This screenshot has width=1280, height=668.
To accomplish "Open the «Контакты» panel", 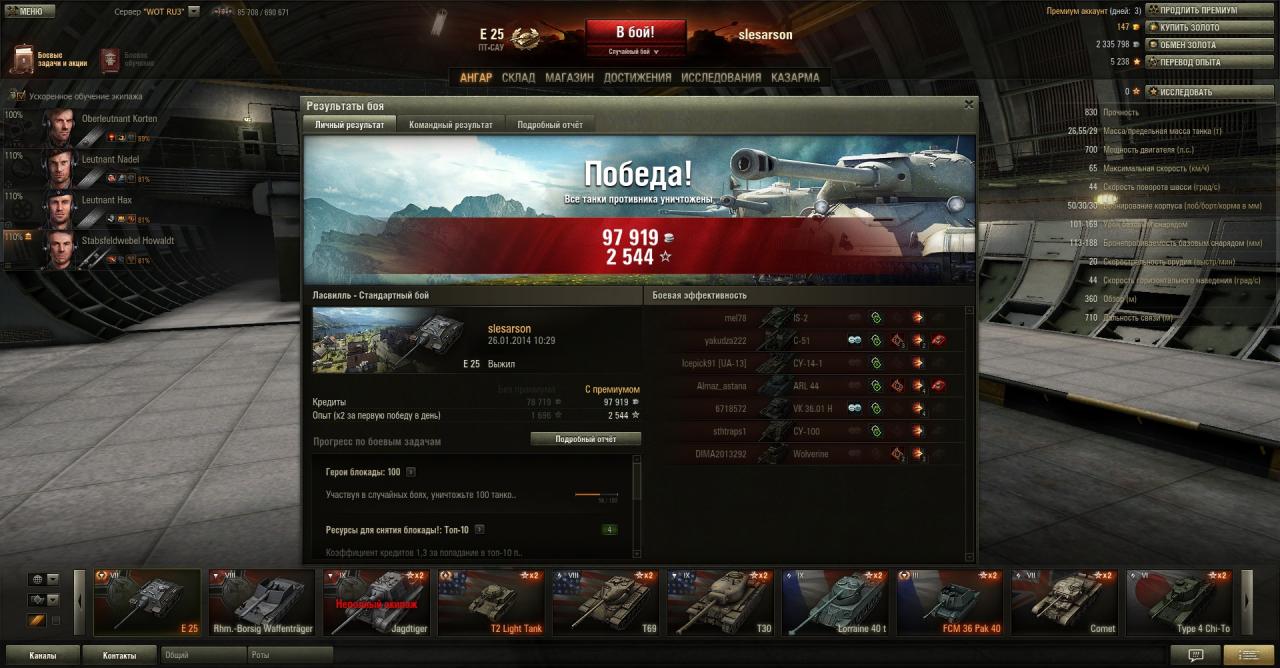I will pyautogui.click(x=118, y=656).
